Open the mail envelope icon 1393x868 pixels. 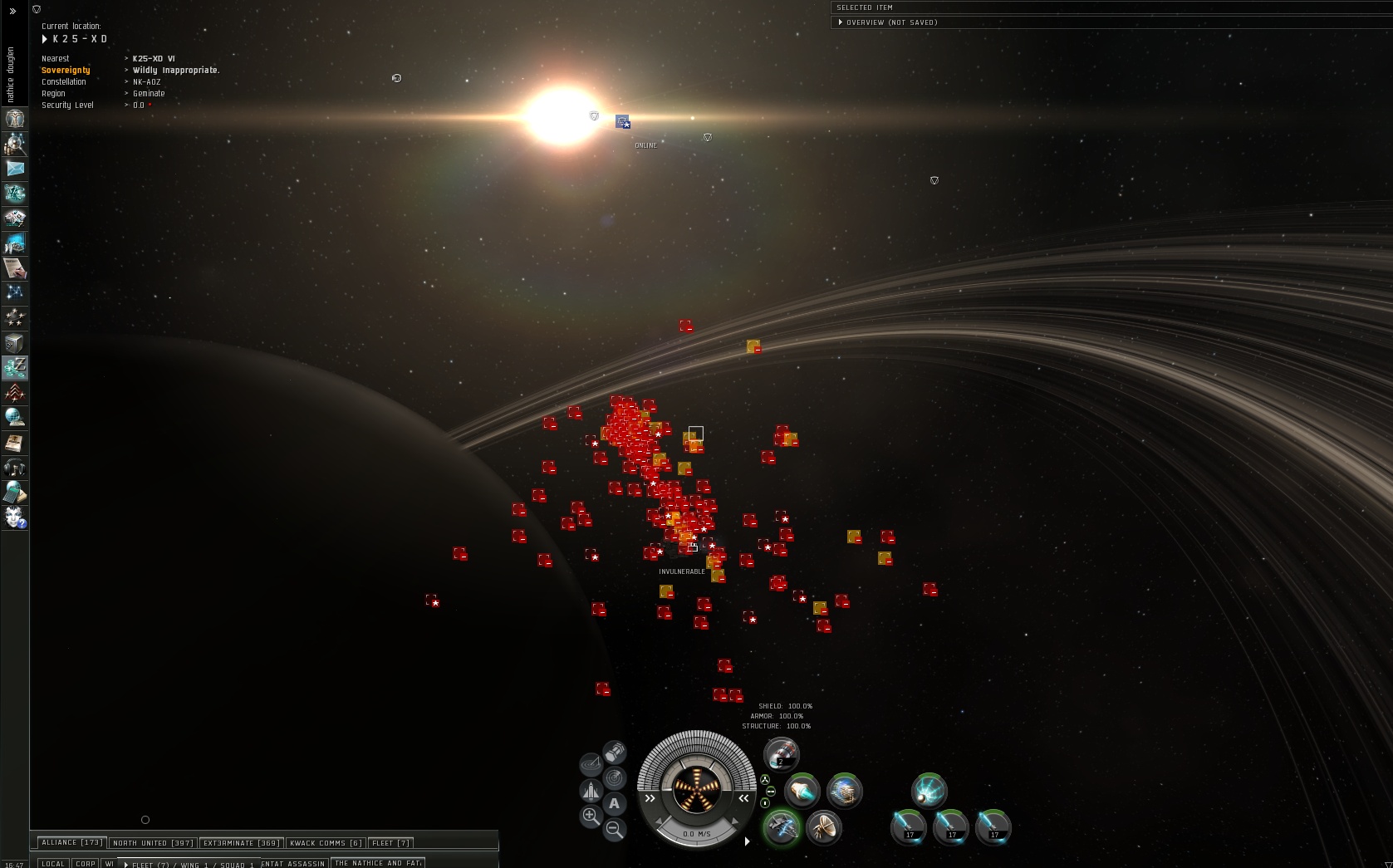click(x=15, y=169)
